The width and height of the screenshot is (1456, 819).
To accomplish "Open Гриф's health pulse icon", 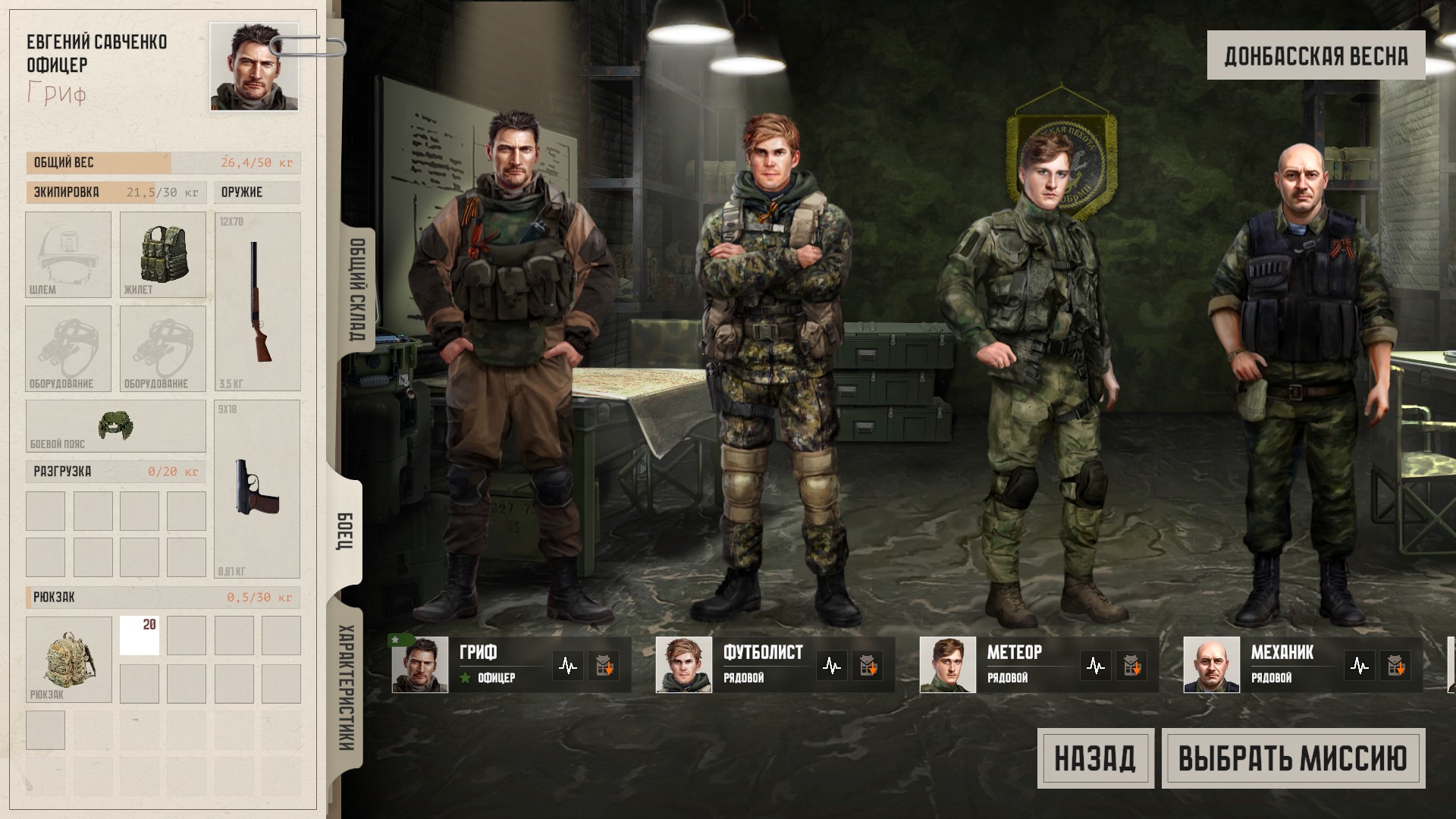I will [x=568, y=666].
